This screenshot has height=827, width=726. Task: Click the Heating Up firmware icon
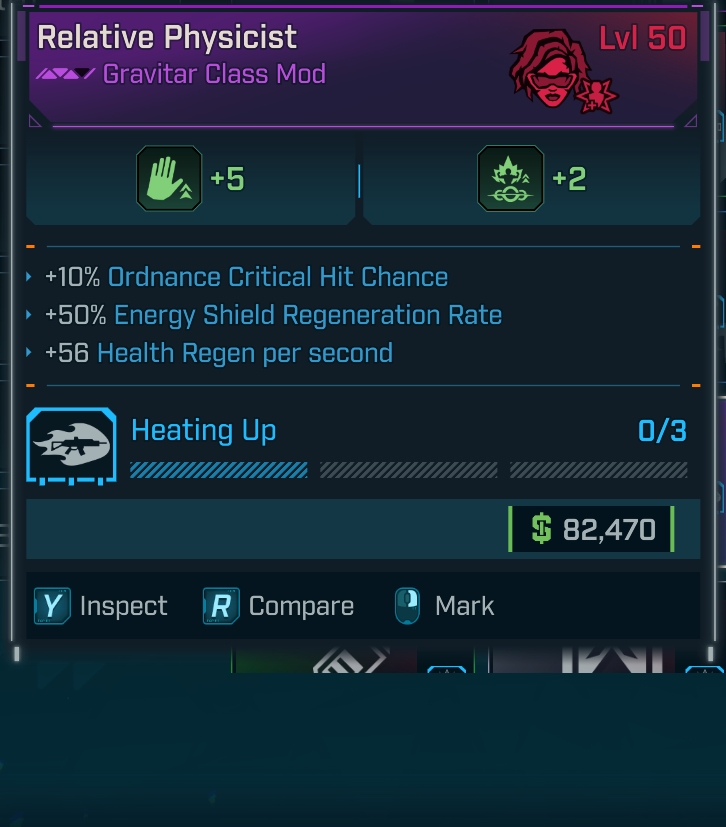[71, 445]
